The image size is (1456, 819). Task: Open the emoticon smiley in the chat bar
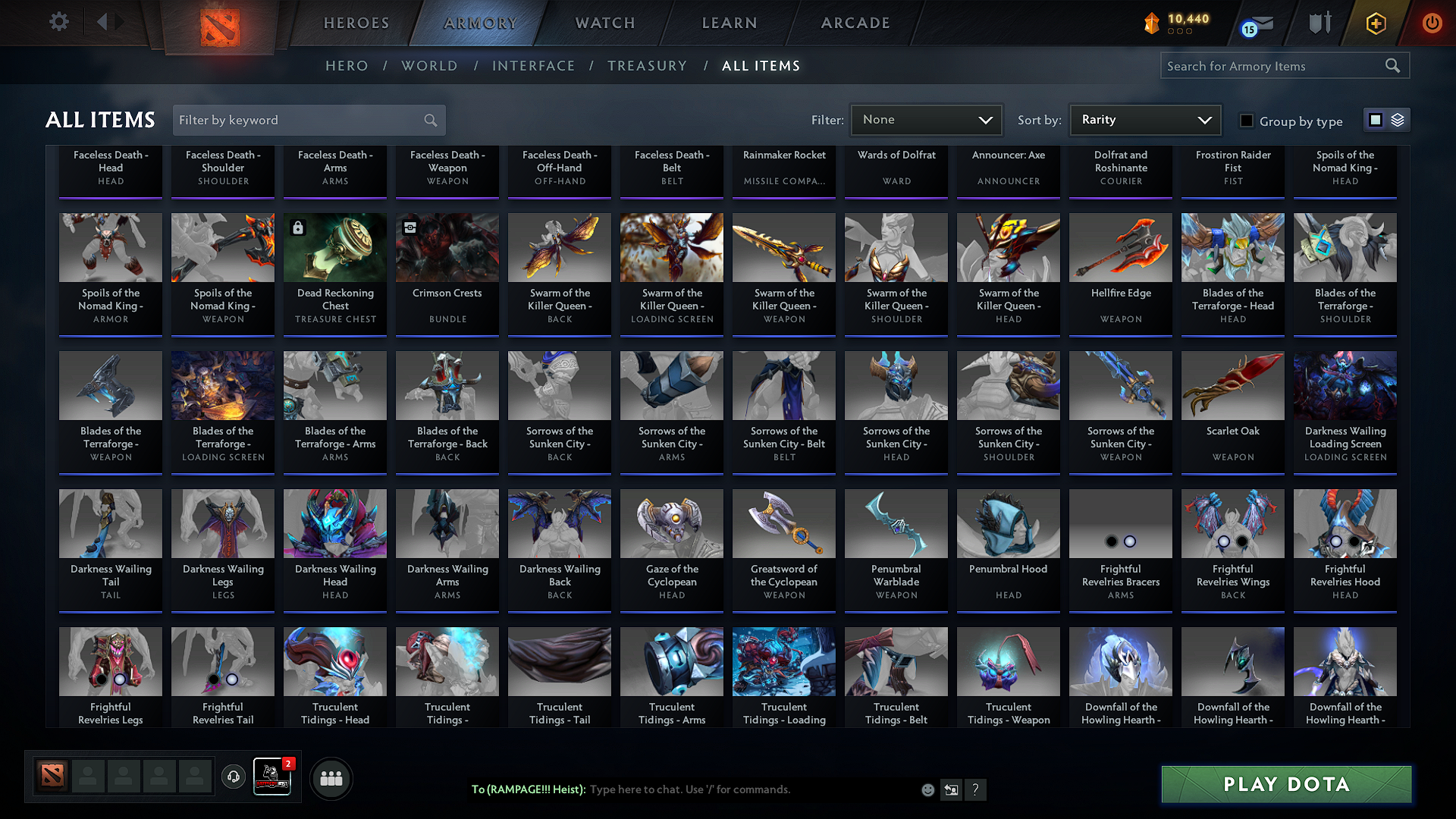(927, 789)
